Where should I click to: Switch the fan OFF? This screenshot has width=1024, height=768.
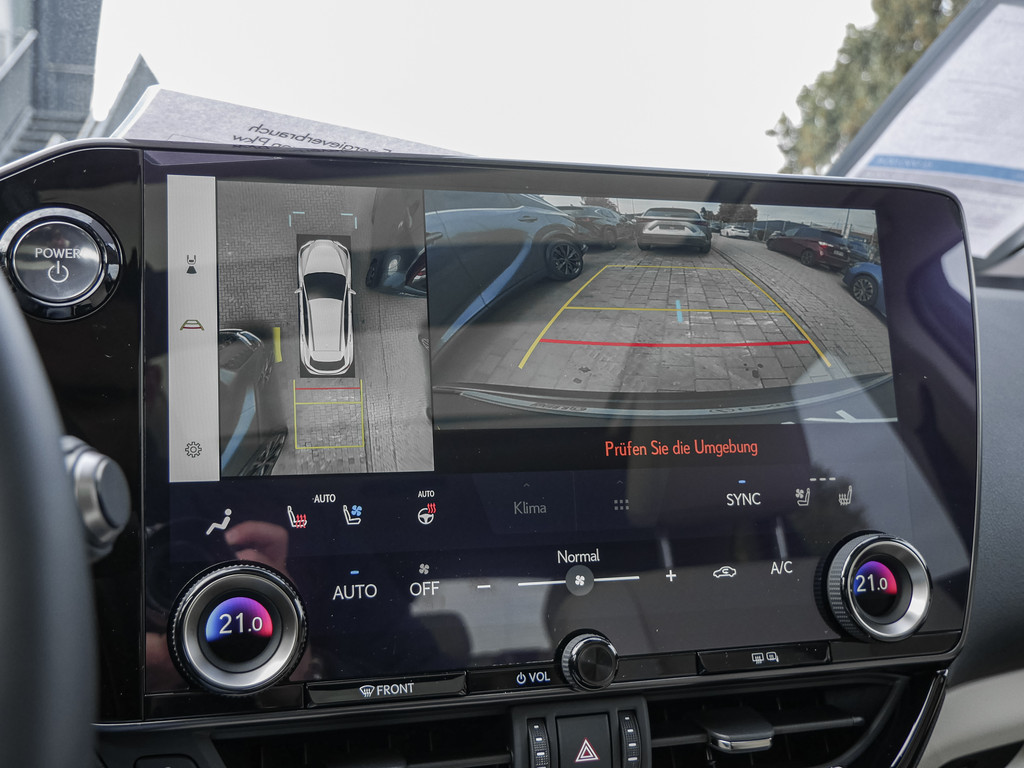(424, 587)
